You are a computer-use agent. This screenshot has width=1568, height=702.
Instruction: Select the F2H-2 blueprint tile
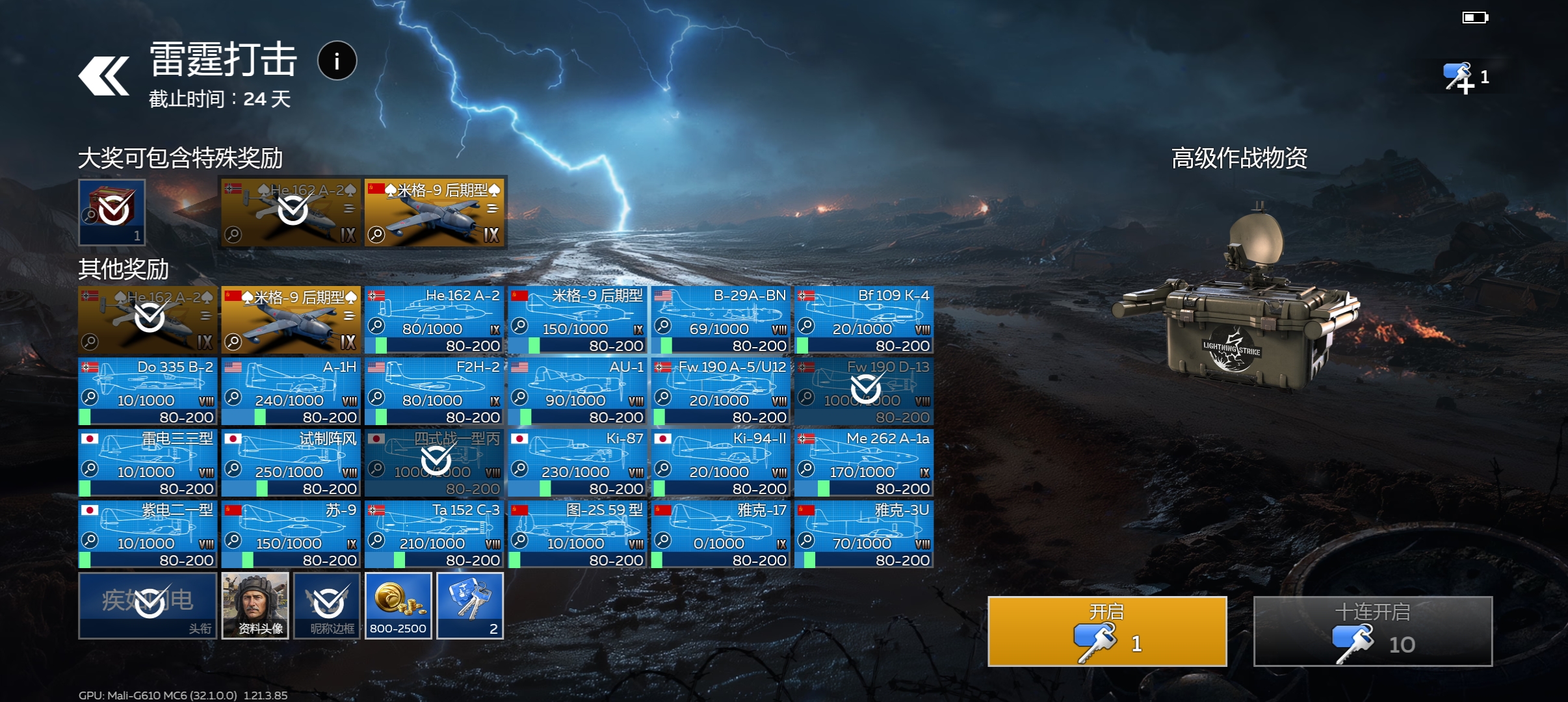434,391
